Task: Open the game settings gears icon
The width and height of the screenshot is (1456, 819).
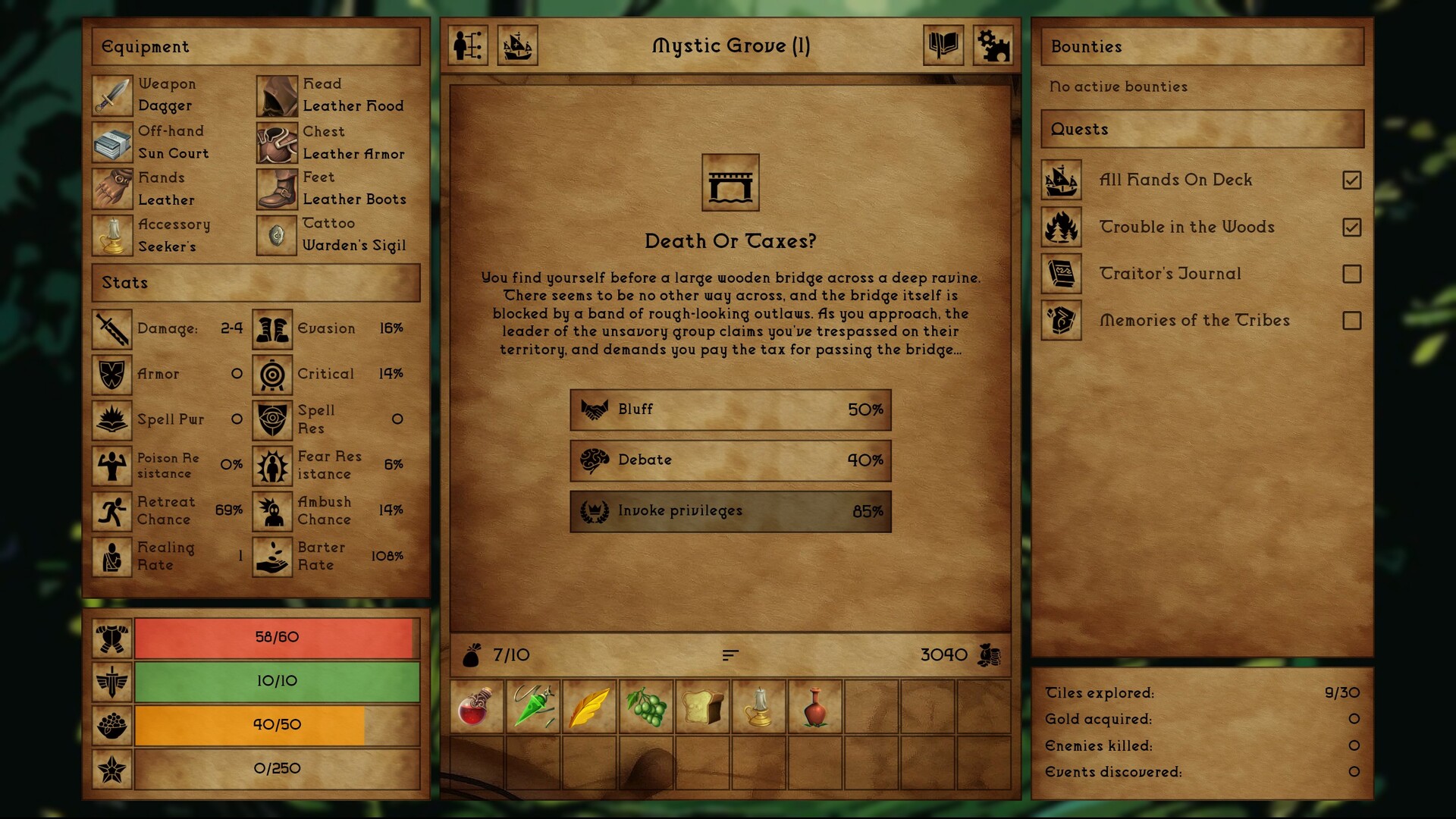Action: 993,46
